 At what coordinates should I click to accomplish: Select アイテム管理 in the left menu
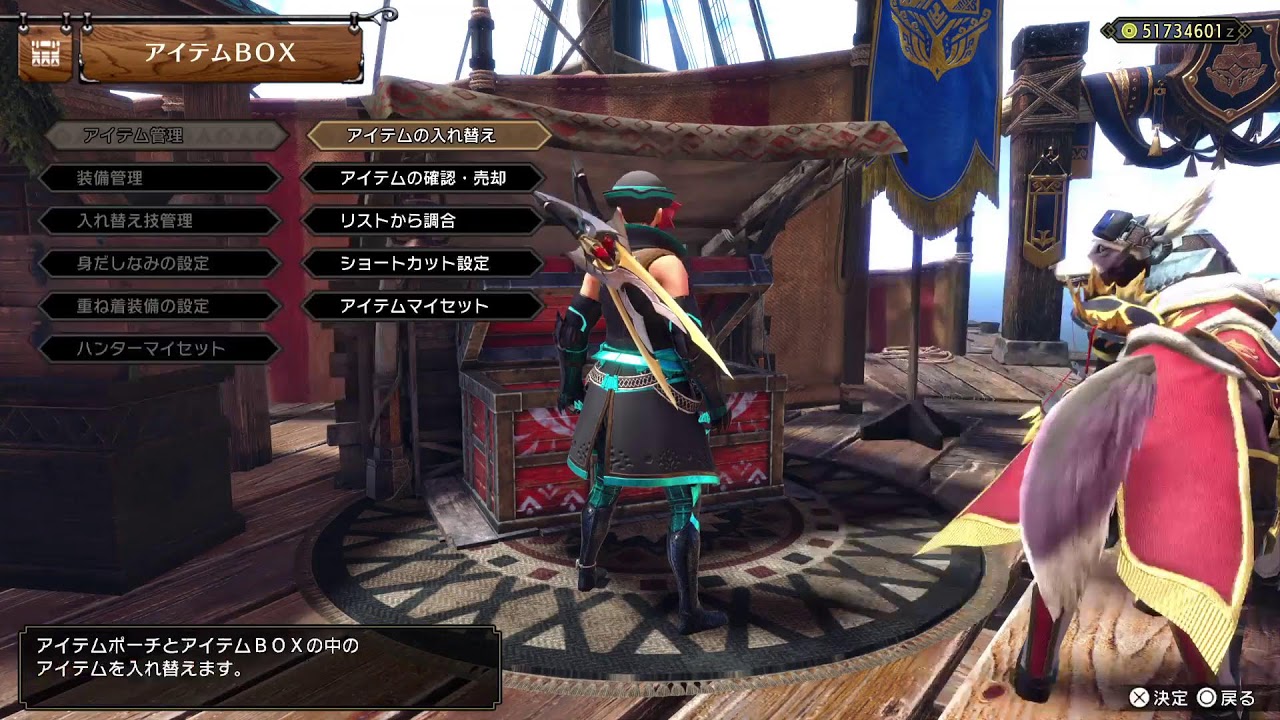tap(165, 135)
